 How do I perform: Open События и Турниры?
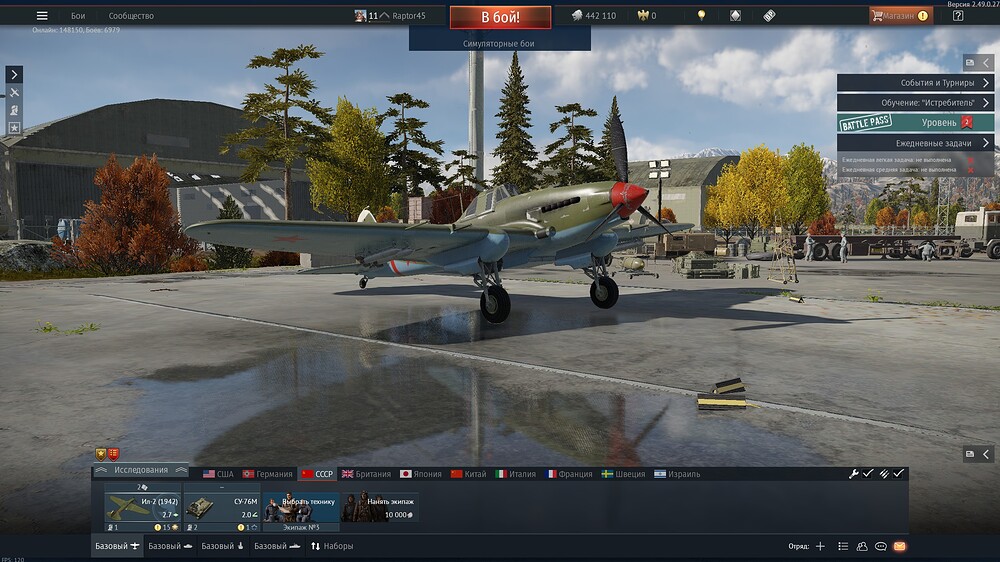(x=915, y=83)
